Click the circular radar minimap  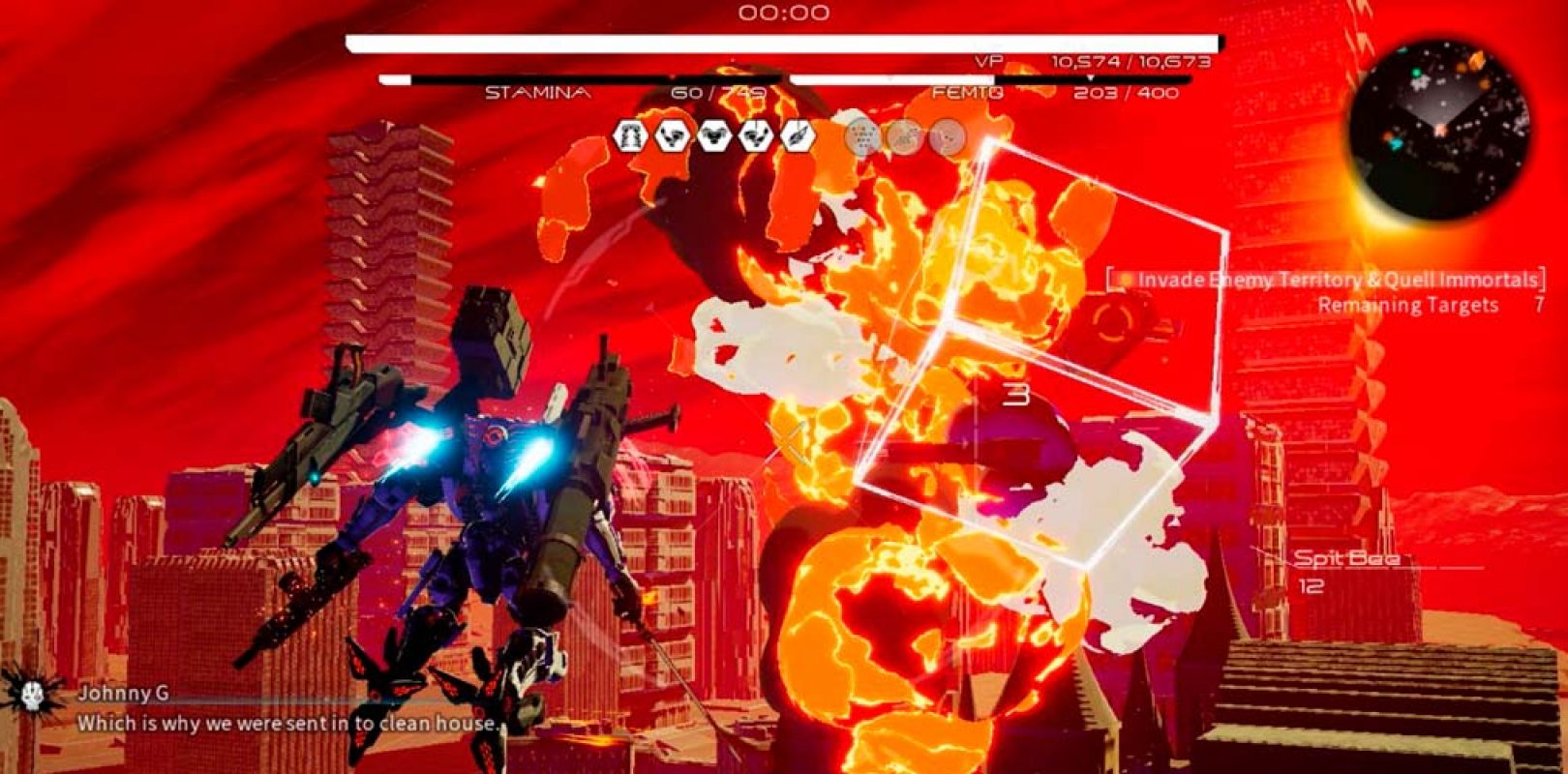pyautogui.click(x=1439, y=128)
